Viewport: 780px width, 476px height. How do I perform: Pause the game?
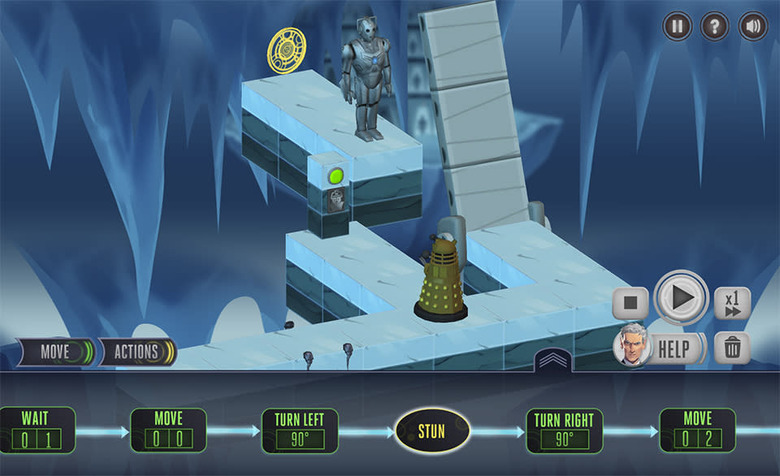(677, 26)
